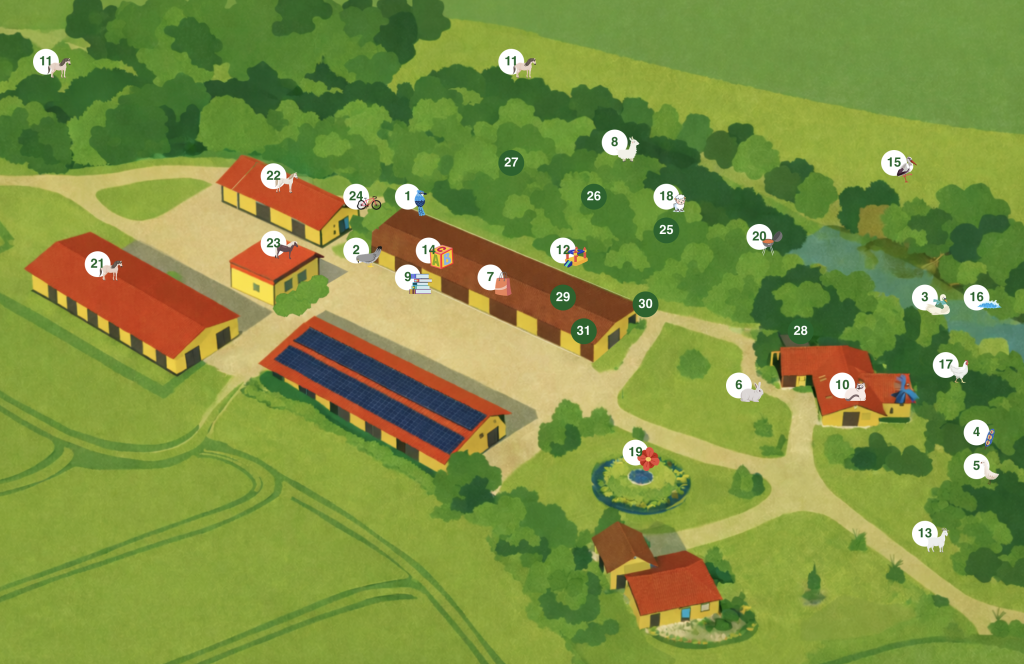
Task: Select marker 13 with the white alpaca
Action: (x=925, y=534)
